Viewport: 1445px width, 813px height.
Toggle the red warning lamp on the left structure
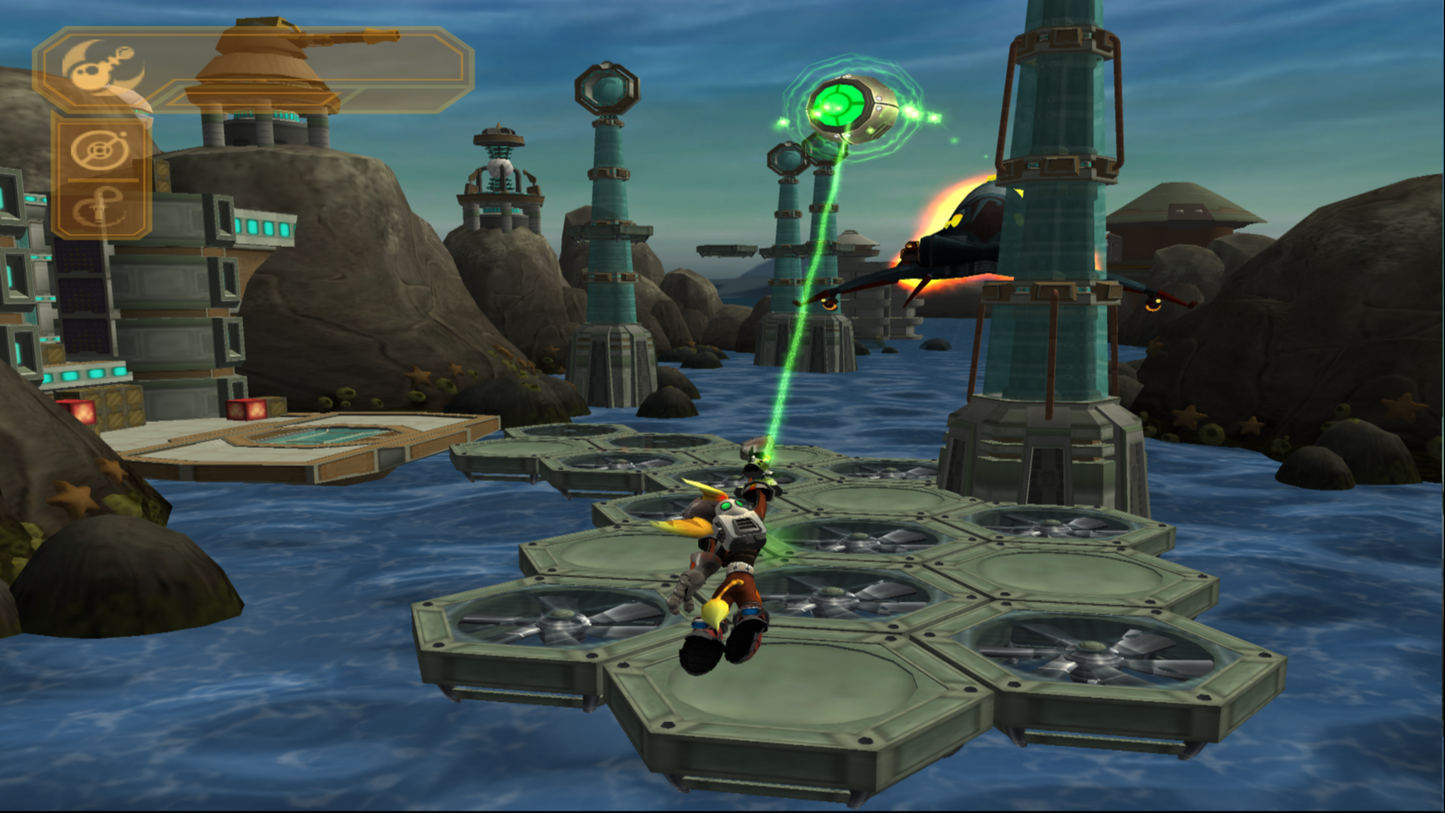coord(83,412)
